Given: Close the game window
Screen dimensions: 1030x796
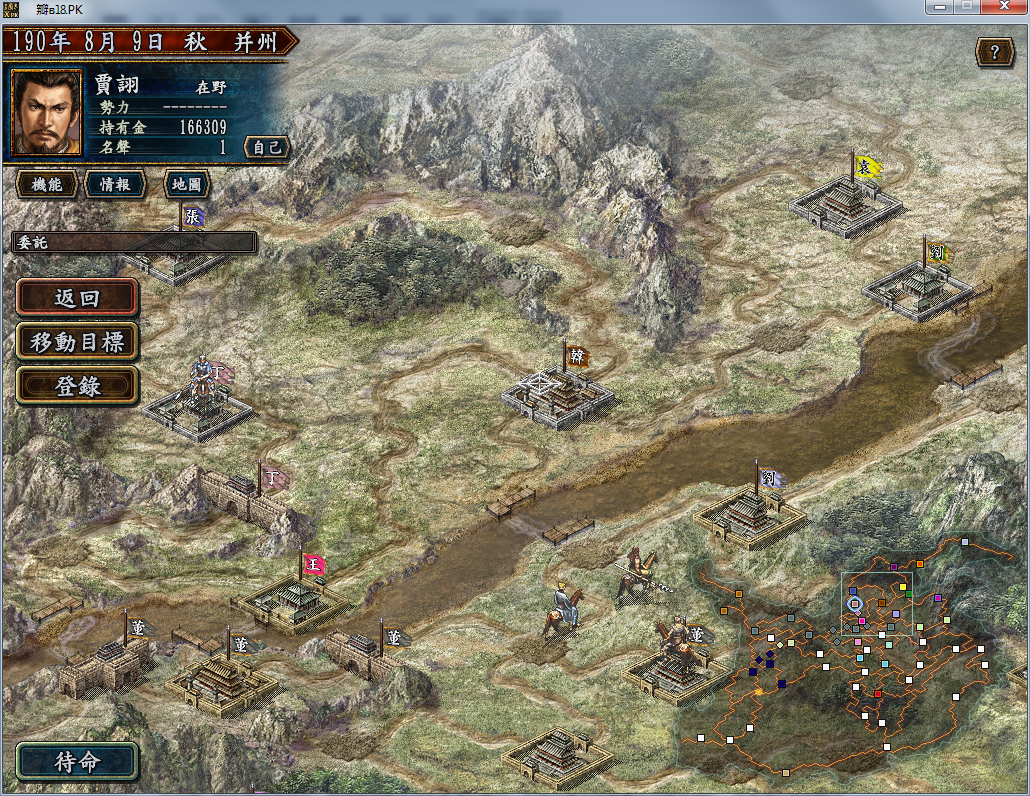Looking at the screenshot, I should (1005, 7).
